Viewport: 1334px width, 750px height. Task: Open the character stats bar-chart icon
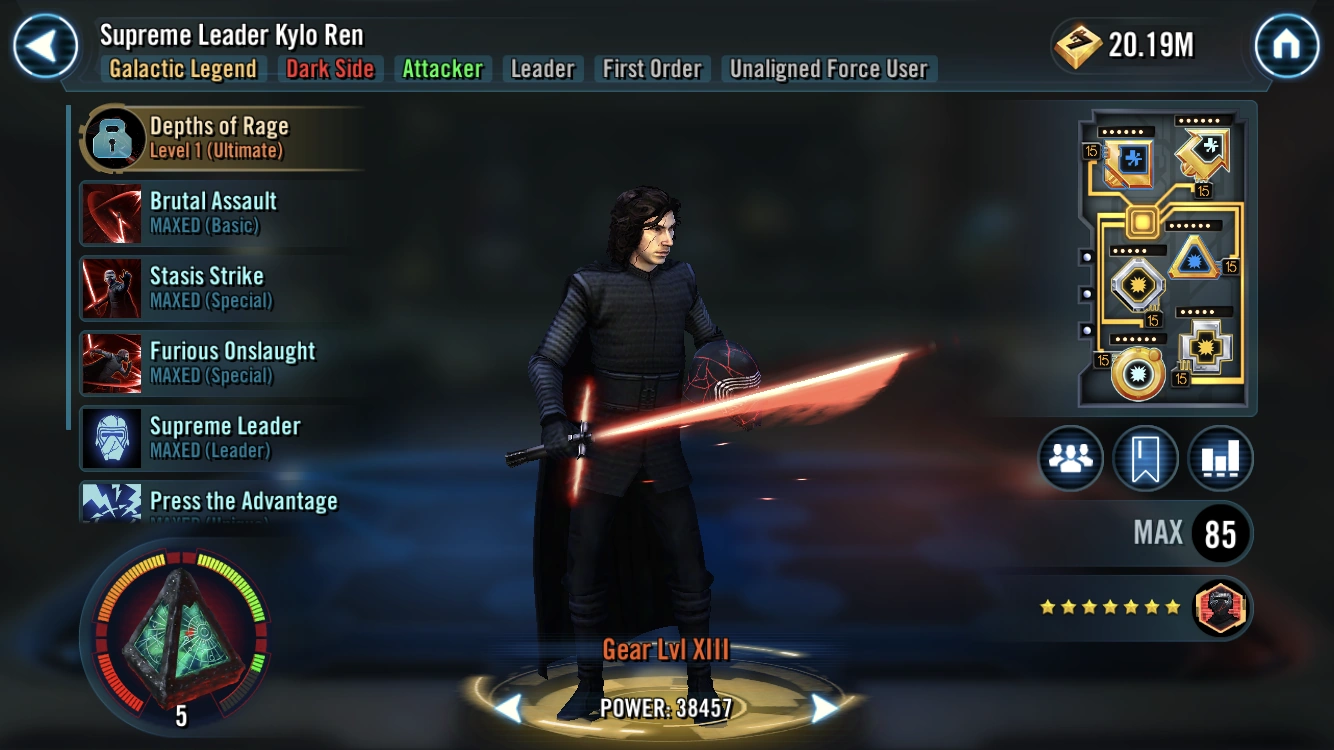coord(1221,458)
